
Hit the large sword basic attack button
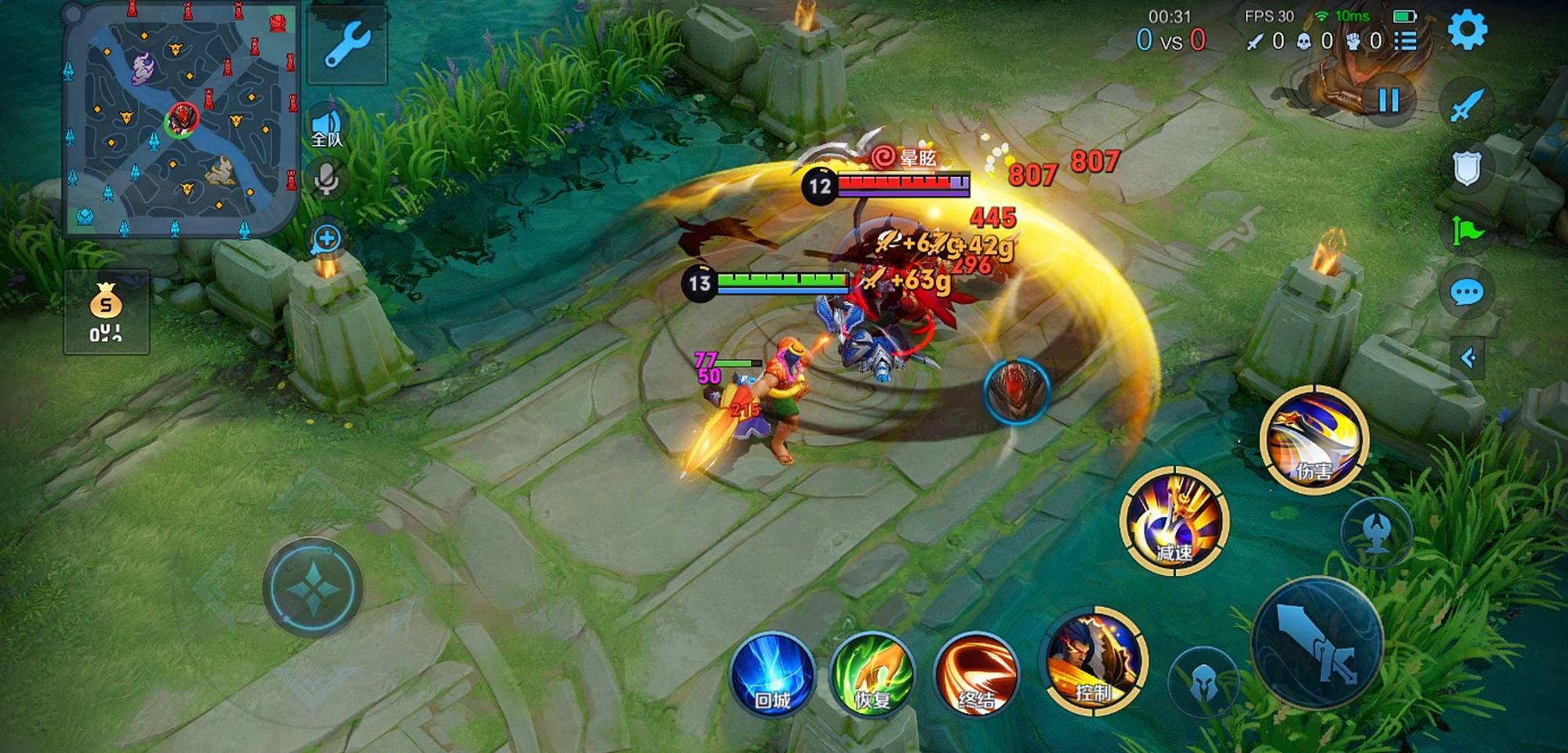[x=1317, y=643]
